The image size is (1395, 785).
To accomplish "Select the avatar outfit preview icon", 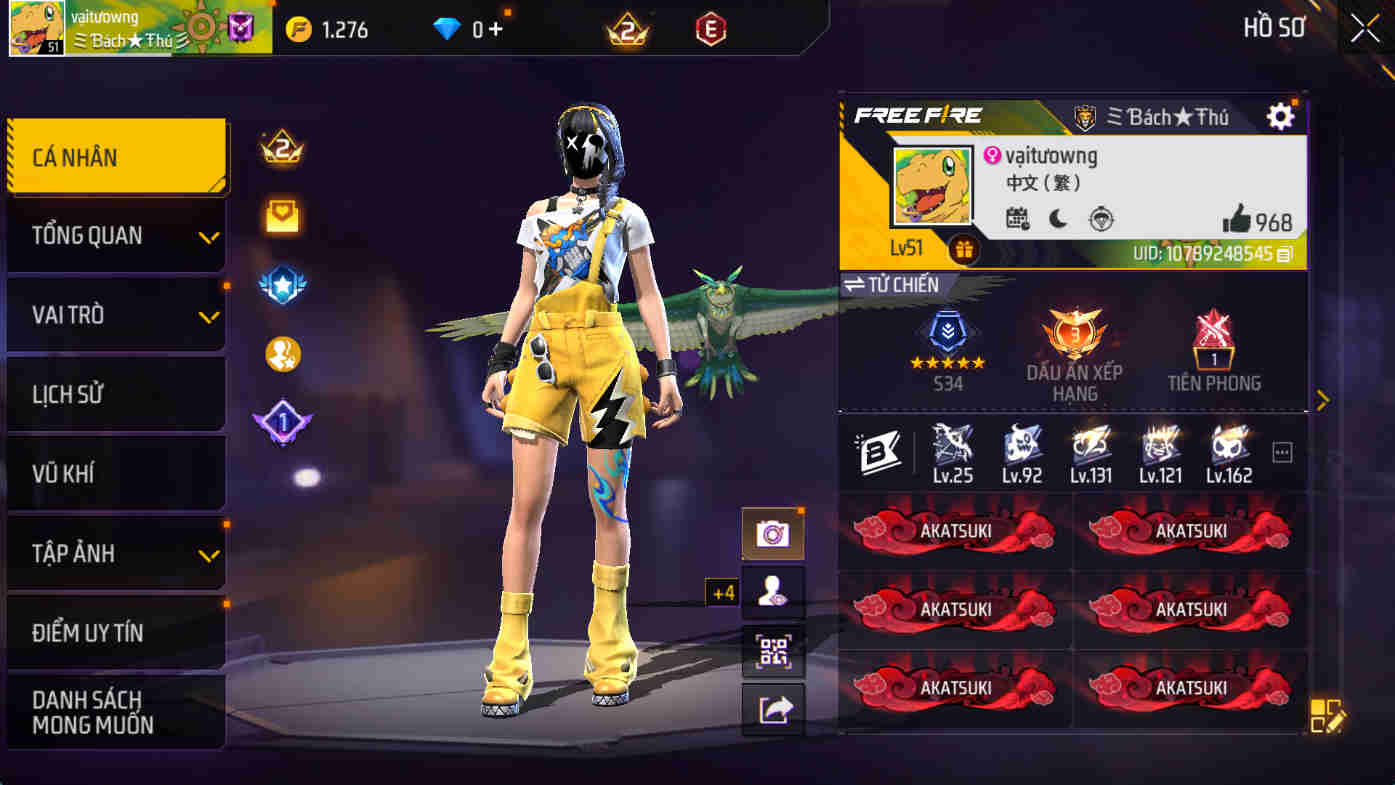I will 773,590.
